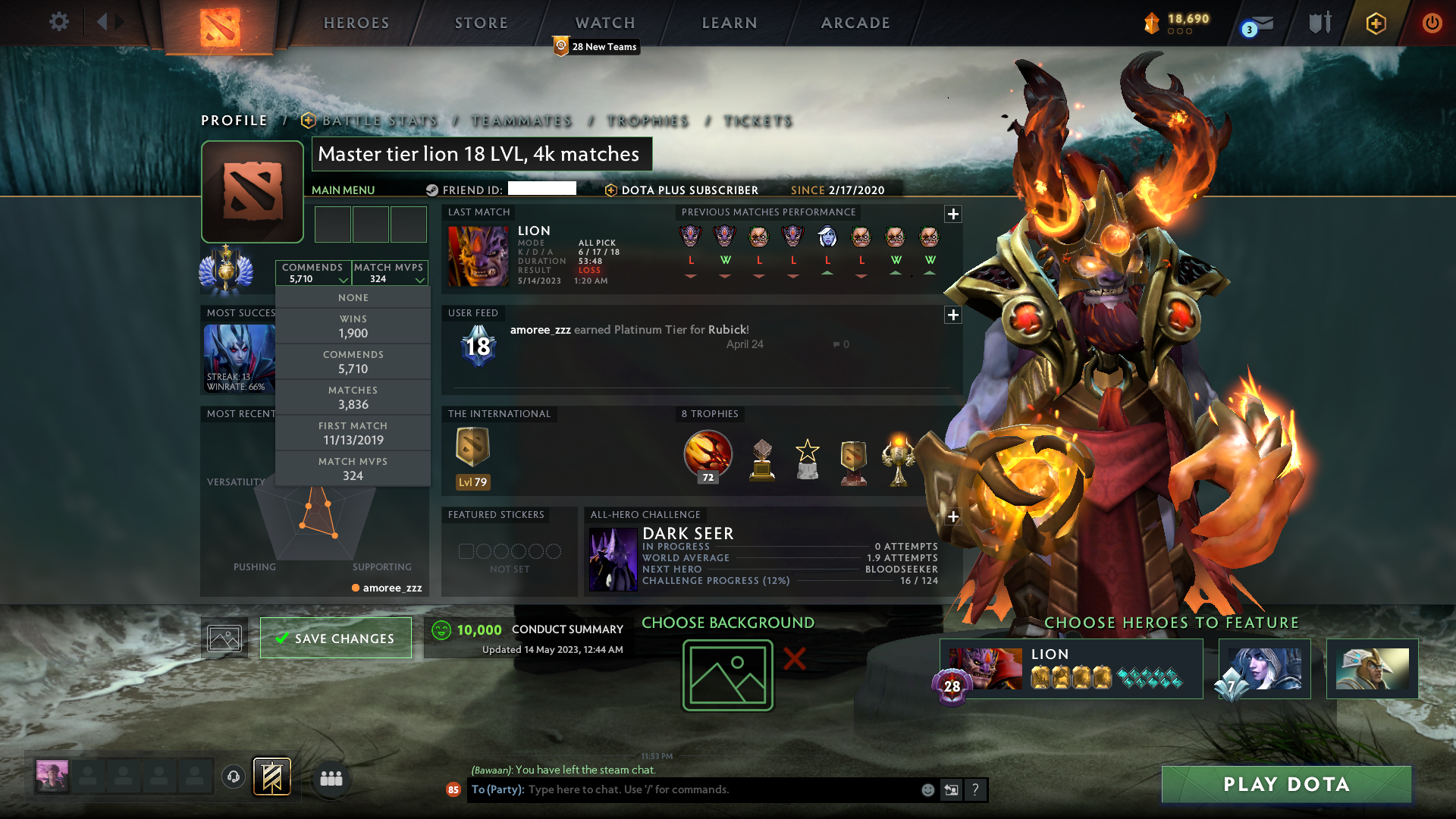The image size is (1456, 819).
Task: Open the ARCADE menu
Action: (855, 23)
